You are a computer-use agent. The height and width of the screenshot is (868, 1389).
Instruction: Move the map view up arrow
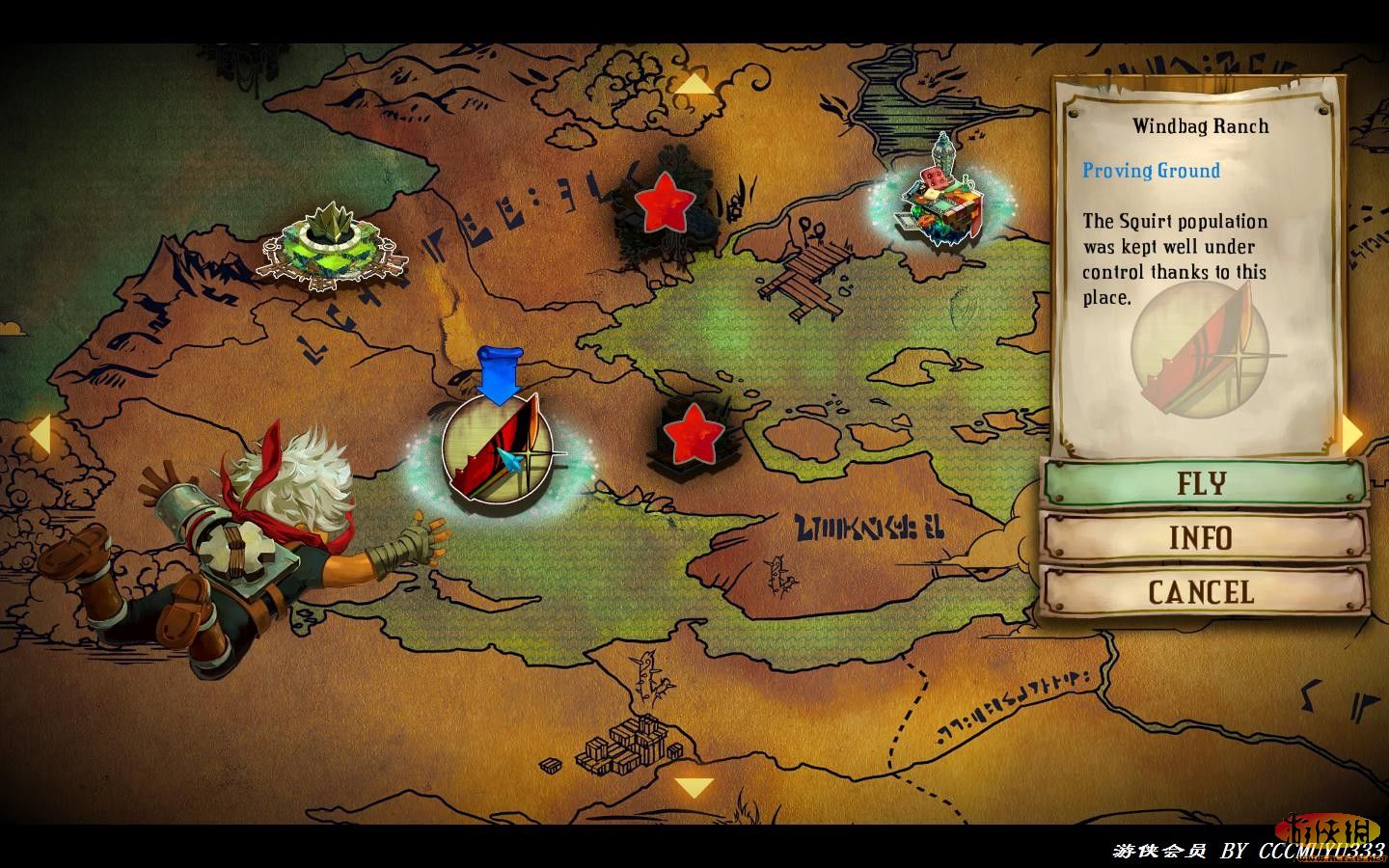693,85
